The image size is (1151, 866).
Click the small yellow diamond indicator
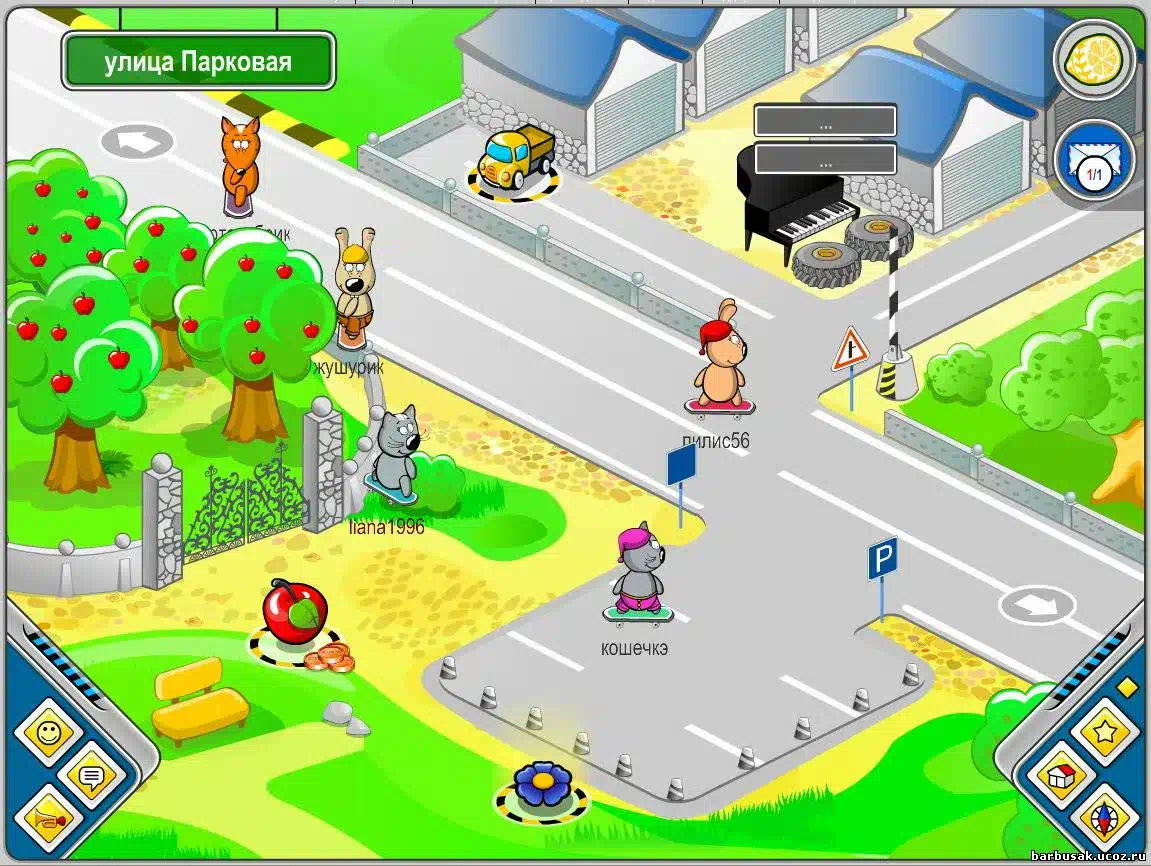point(1127,686)
